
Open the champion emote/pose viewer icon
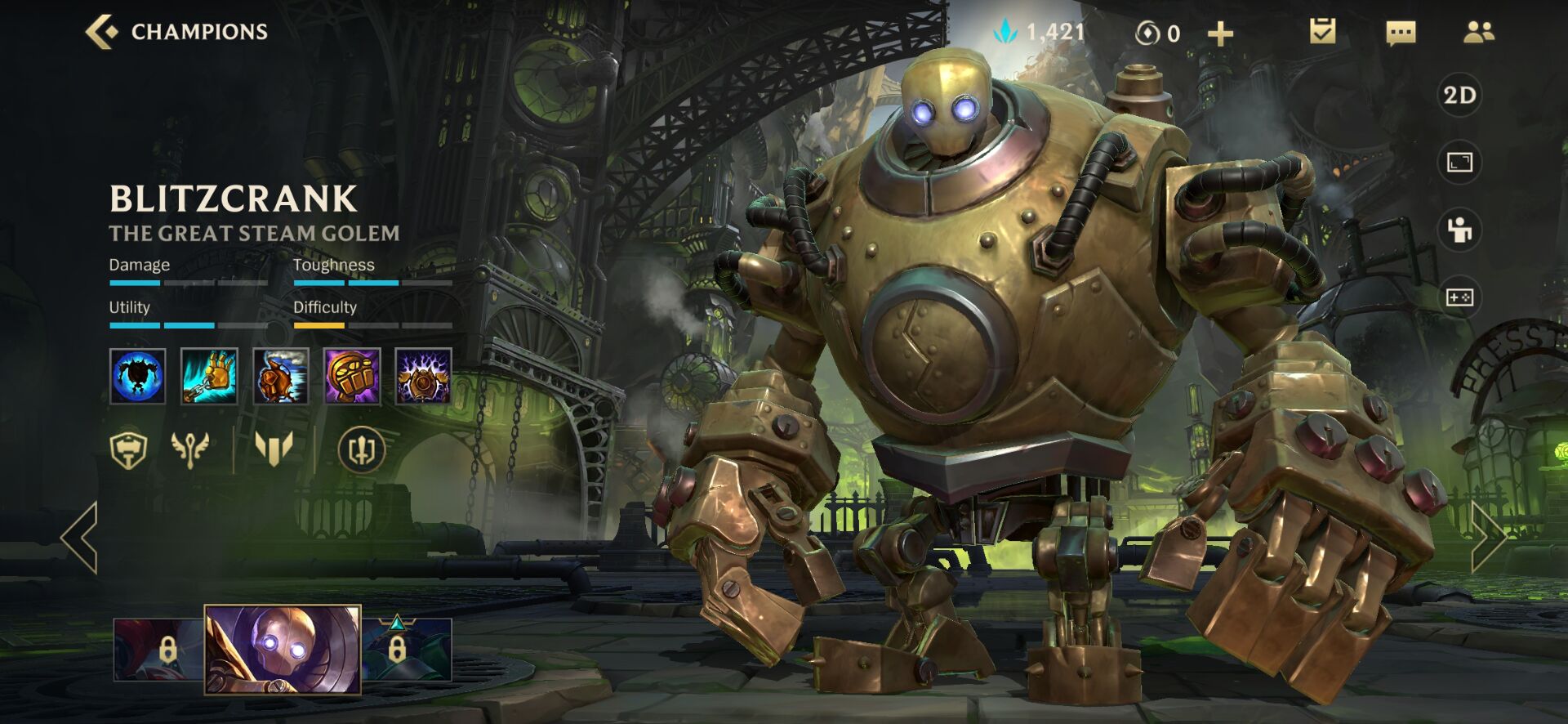tap(1459, 230)
